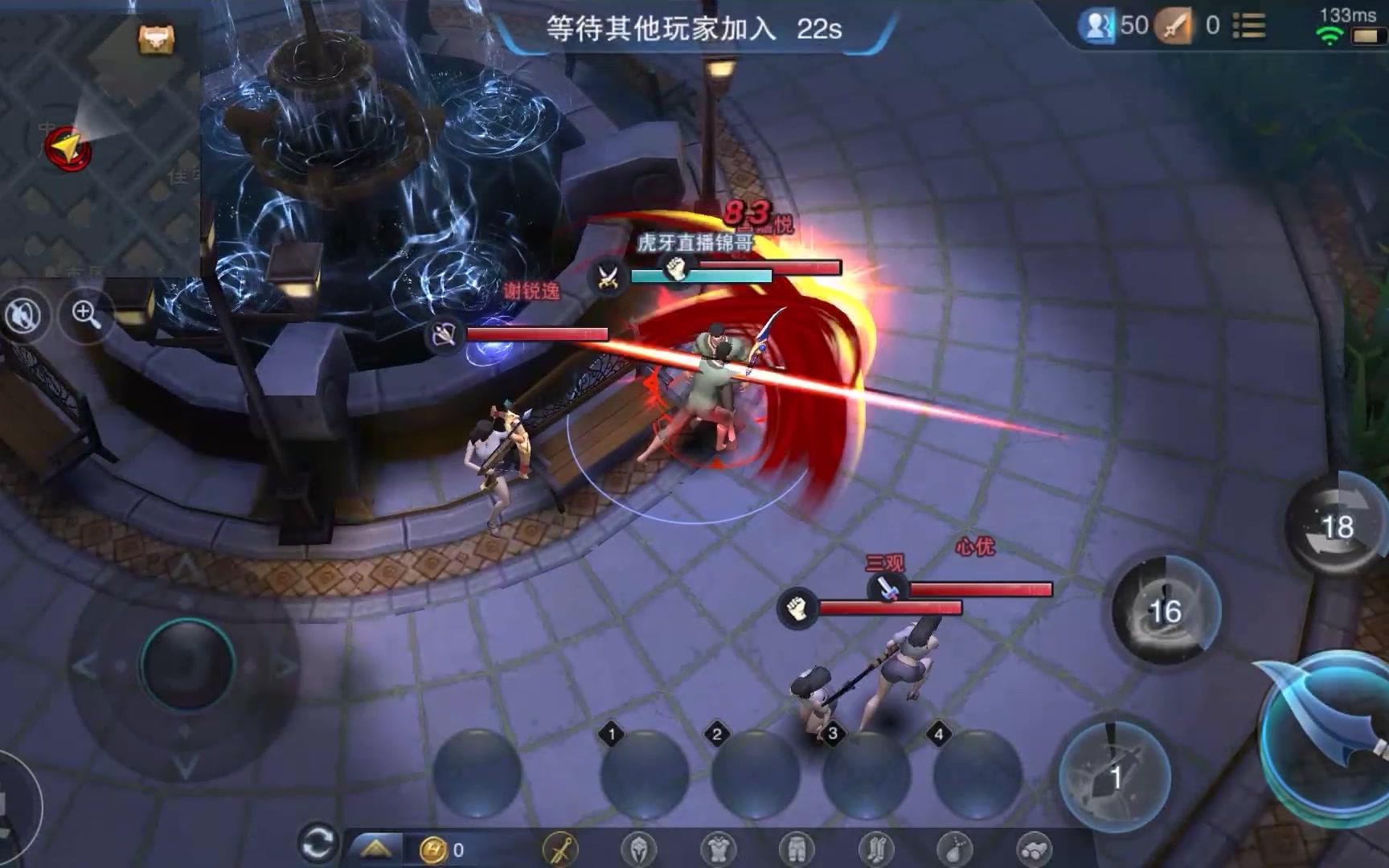Tap the virtual movement joystick
Image resolution: width=1389 pixels, height=868 pixels.
click(186, 664)
